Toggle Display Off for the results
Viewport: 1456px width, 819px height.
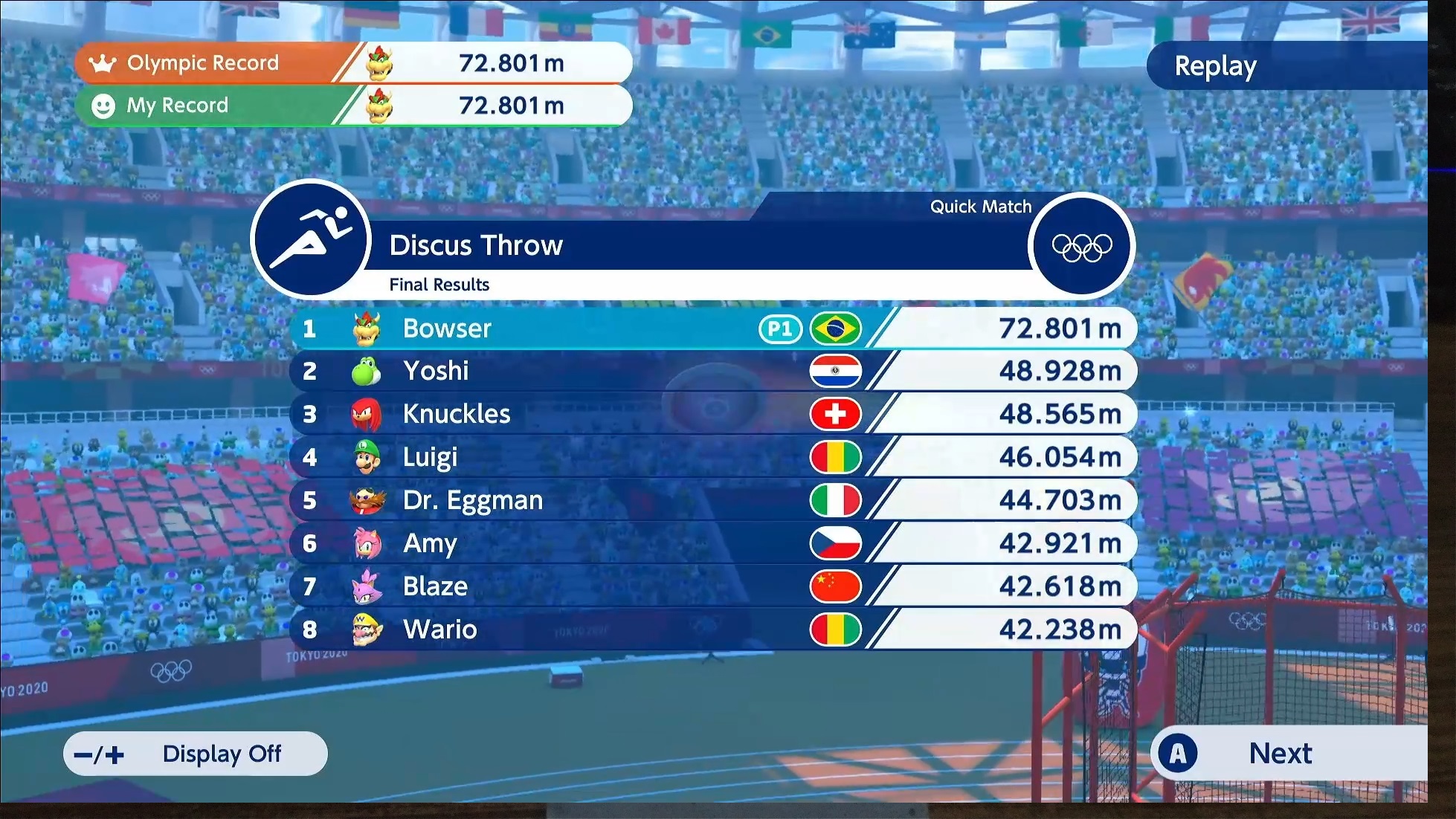point(196,754)
